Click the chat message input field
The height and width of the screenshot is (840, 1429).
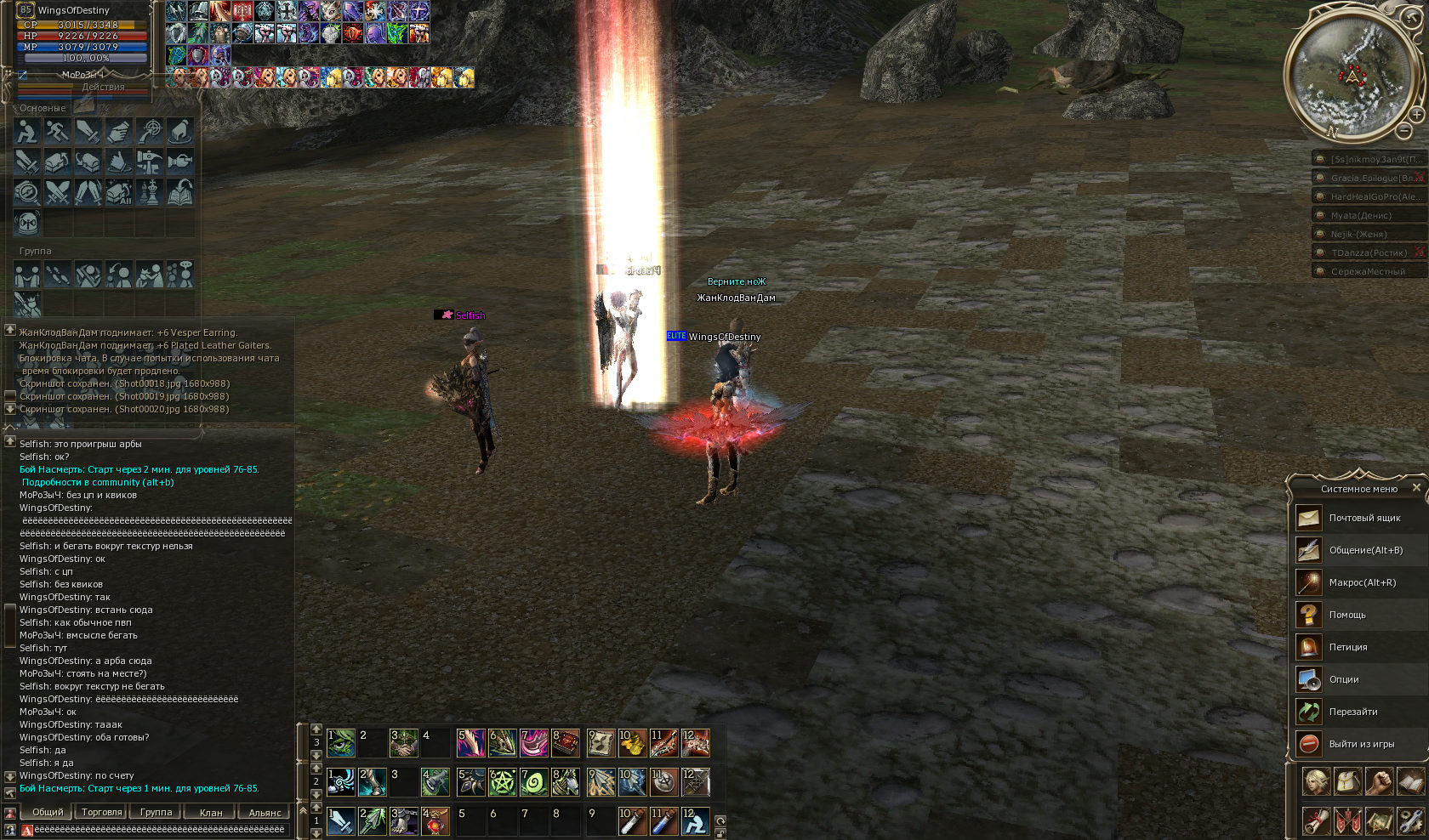point(160,830)
